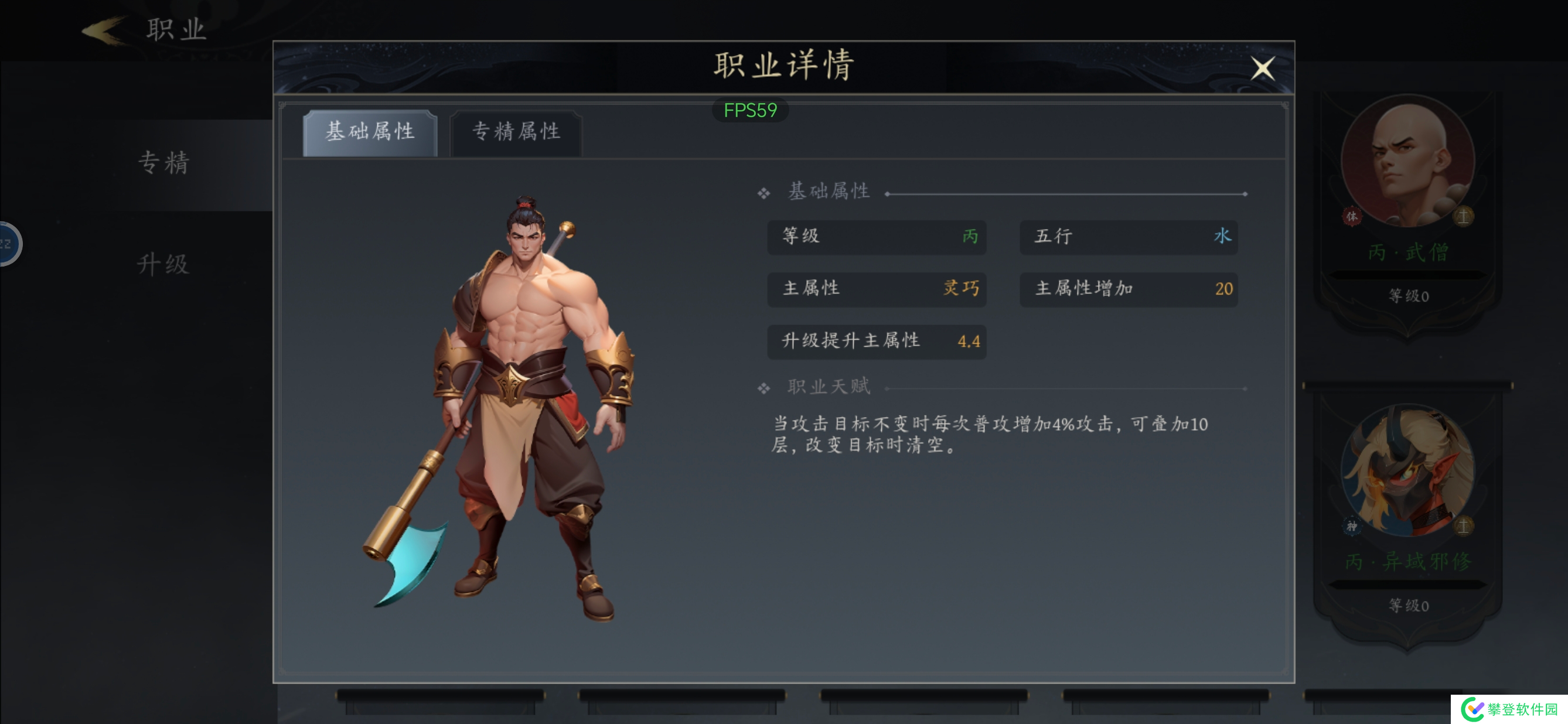Close the 职业详情 dialog
The width and height of the screenshot is (1568, 724).
point(1264,69)
